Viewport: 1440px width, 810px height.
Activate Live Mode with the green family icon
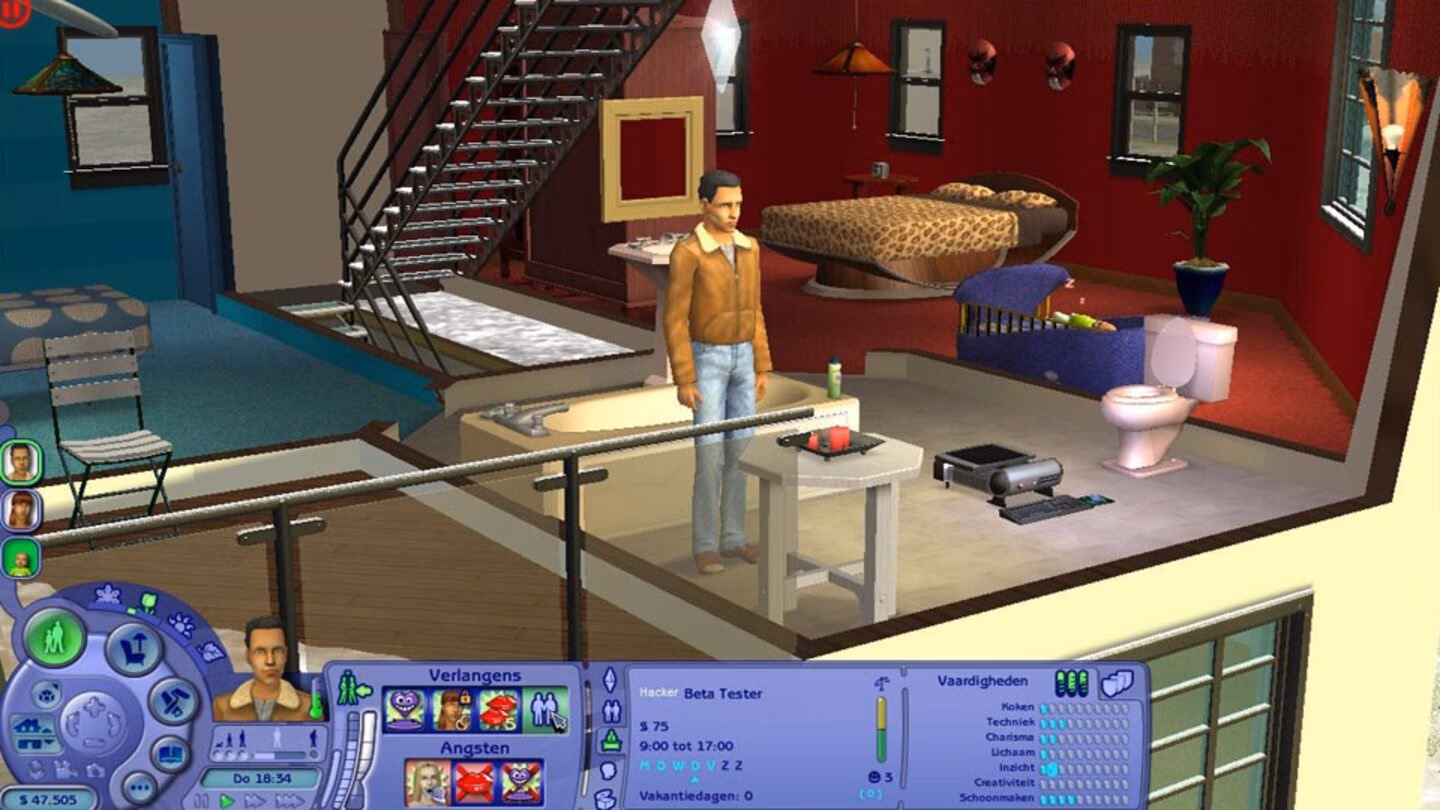point(55,637)
